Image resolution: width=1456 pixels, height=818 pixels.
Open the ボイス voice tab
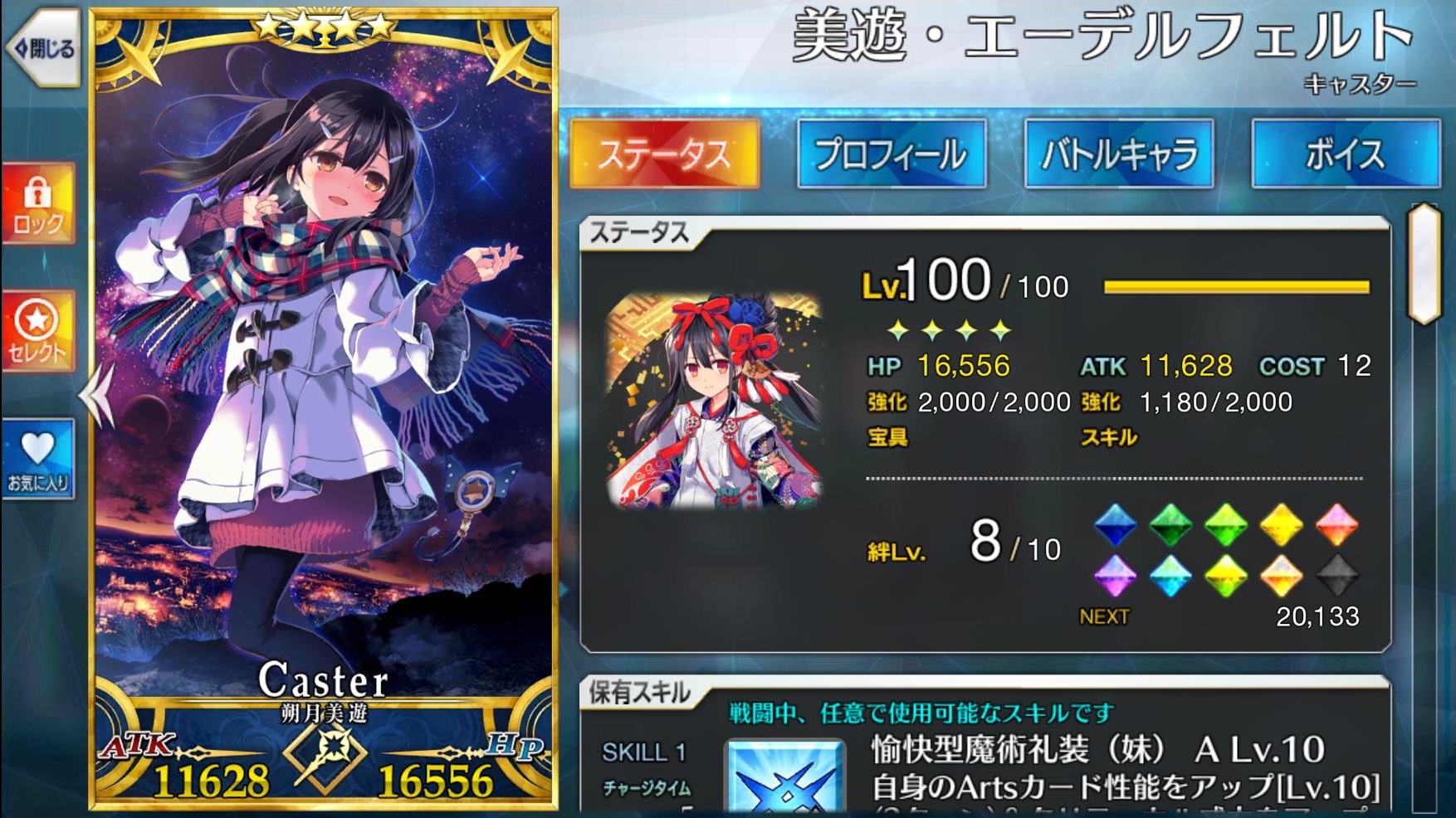click(x=1345, y=154)
